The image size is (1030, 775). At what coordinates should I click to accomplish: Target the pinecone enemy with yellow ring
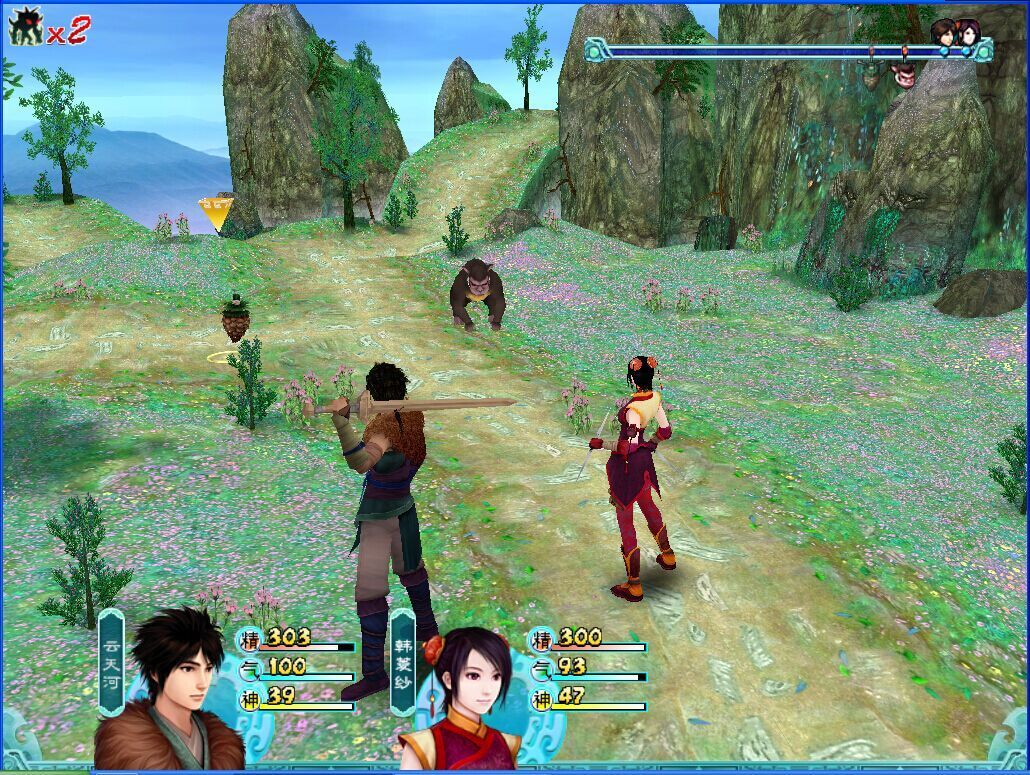[x=235, y=322]
